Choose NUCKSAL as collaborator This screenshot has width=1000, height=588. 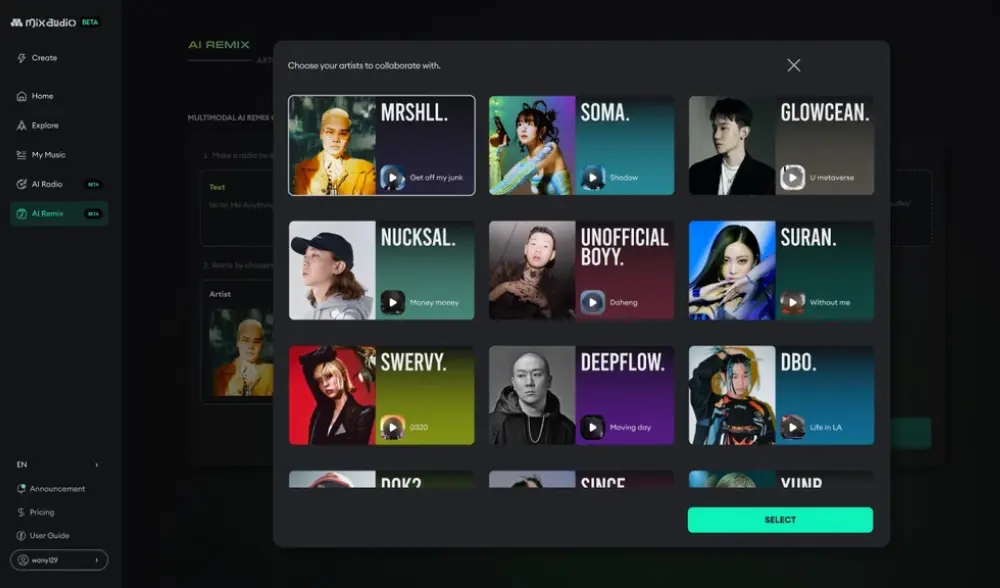pyautogui.click(x=381, y=270)
